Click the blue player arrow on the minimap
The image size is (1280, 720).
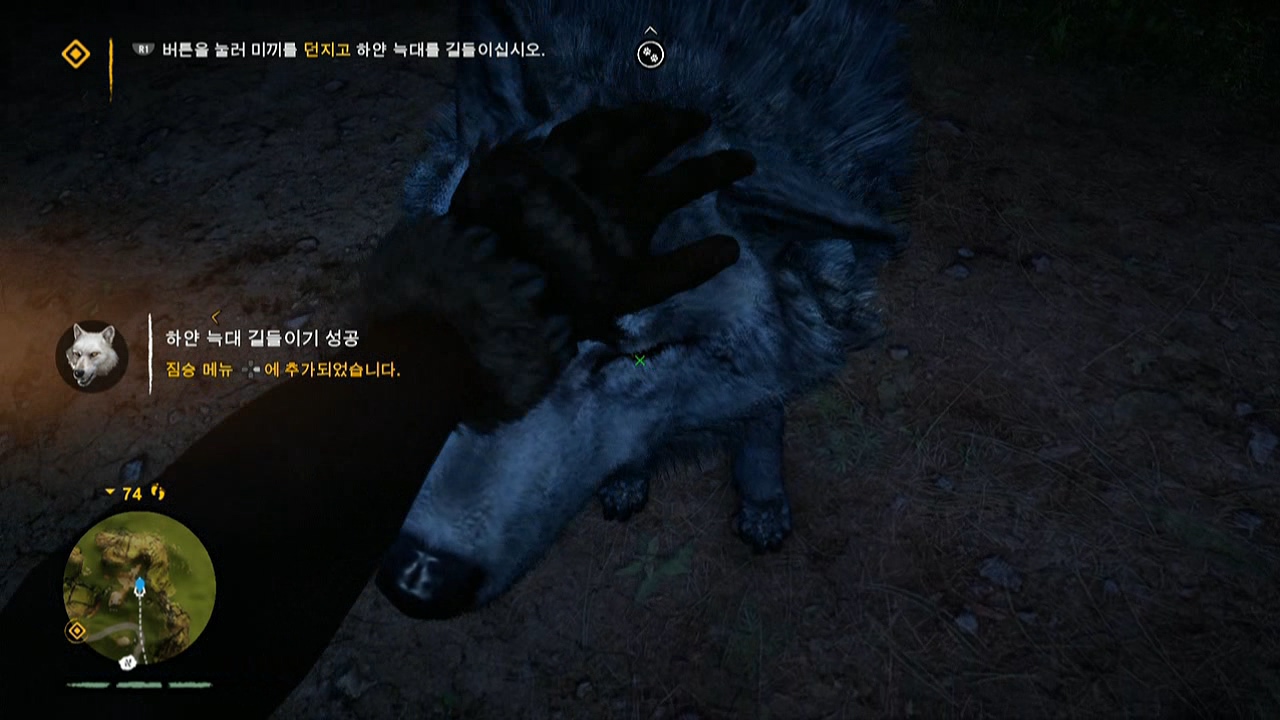pyautogui.click(x=139, y=584)
